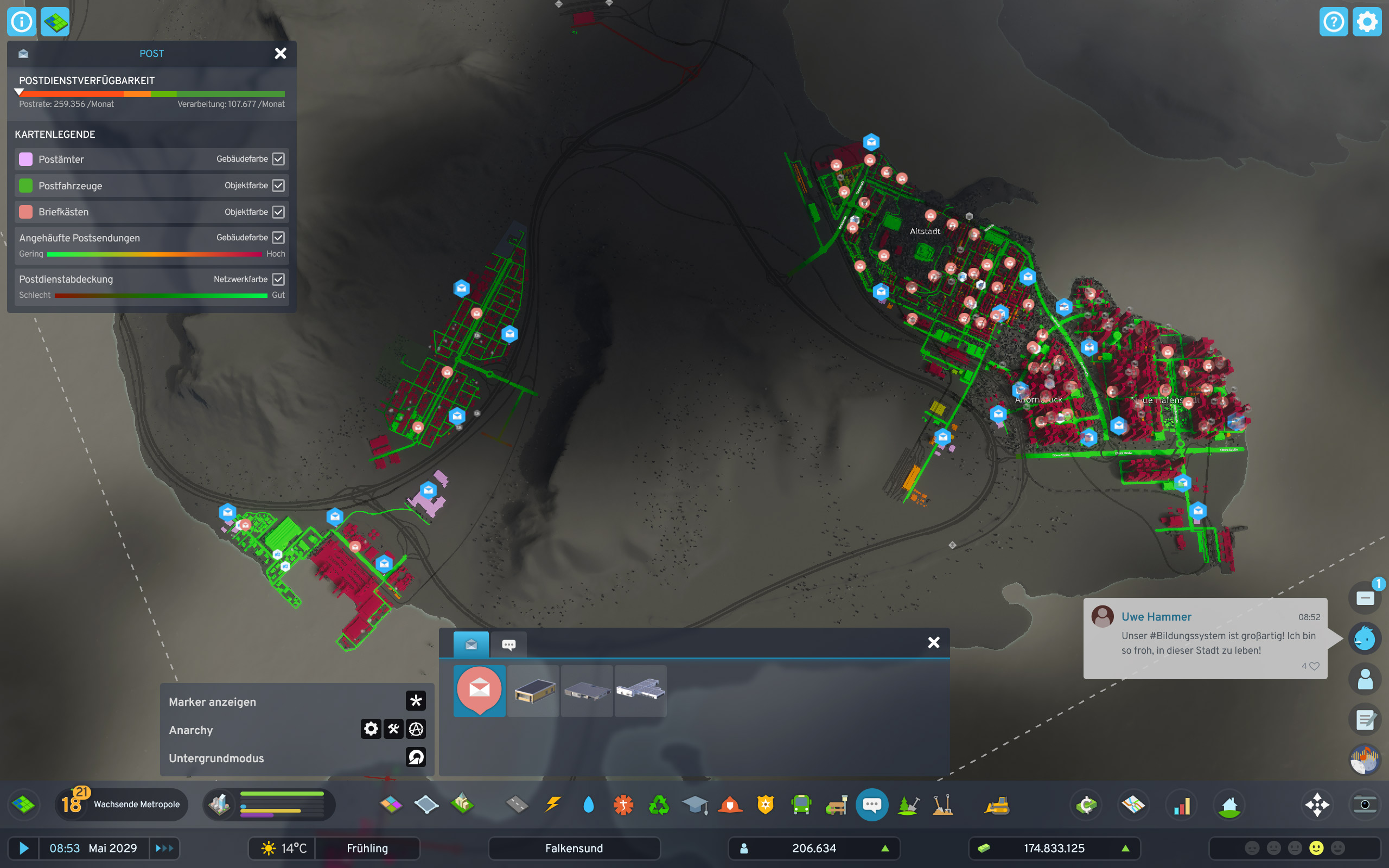The image size is (1389, 868).
Task: Open the public transport menu
Action: click(801, 805)
